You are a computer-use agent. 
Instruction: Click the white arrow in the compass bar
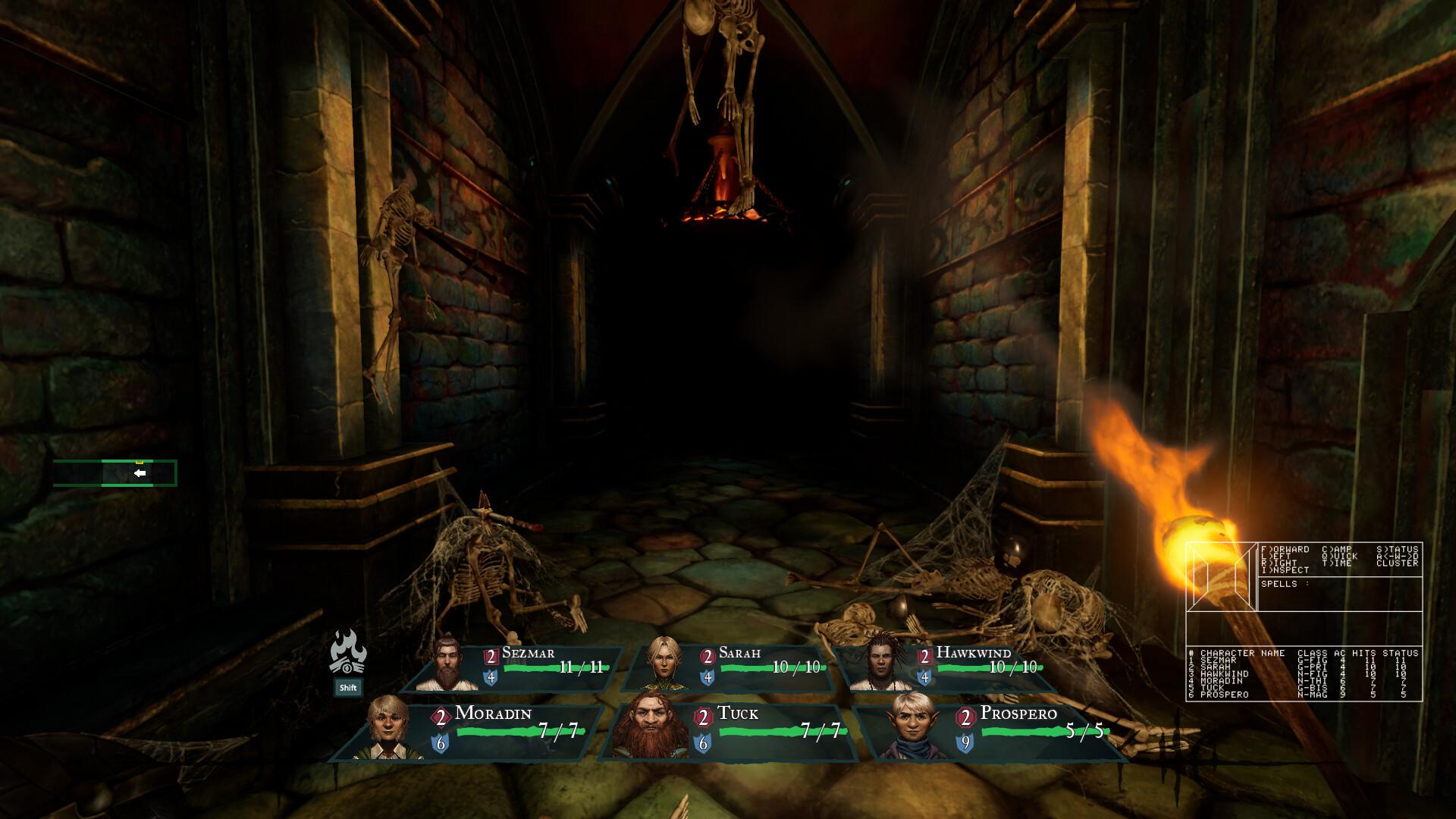[x=139, y=472]
